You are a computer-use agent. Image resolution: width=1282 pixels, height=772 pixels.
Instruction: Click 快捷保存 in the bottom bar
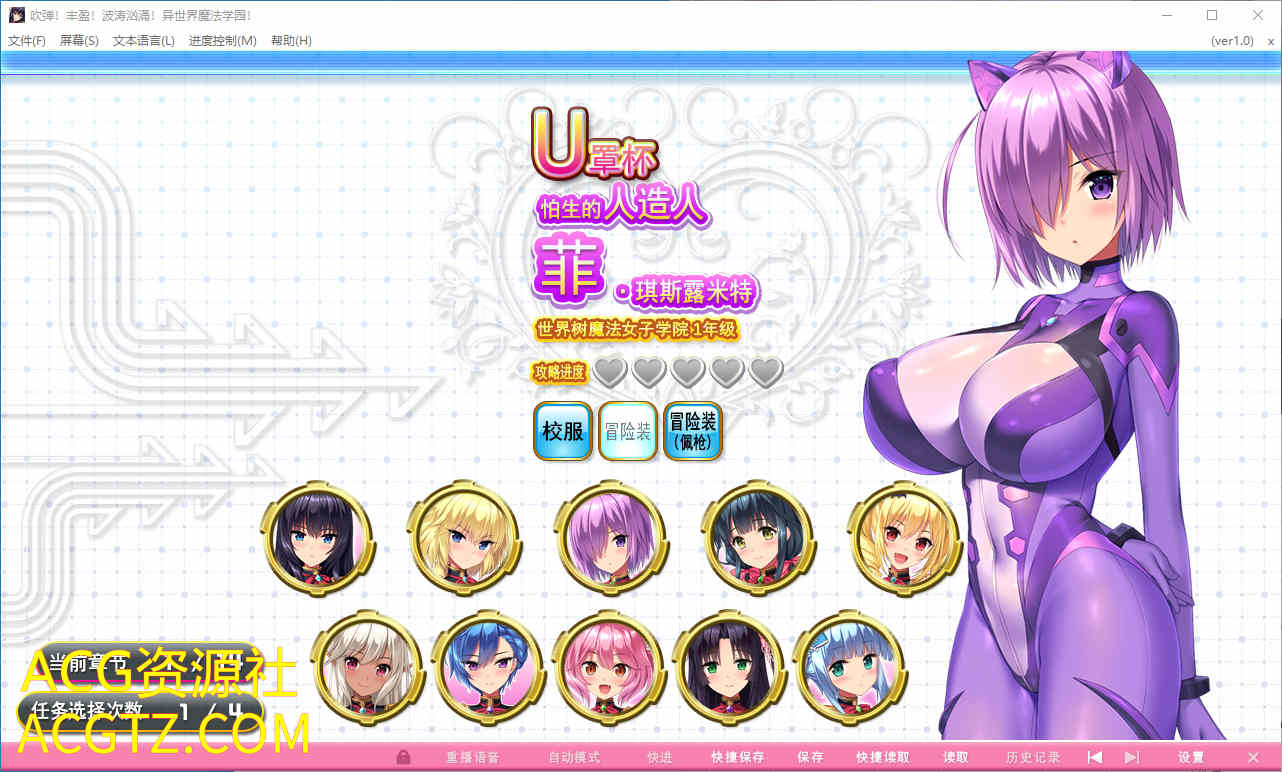coord(740,757)
